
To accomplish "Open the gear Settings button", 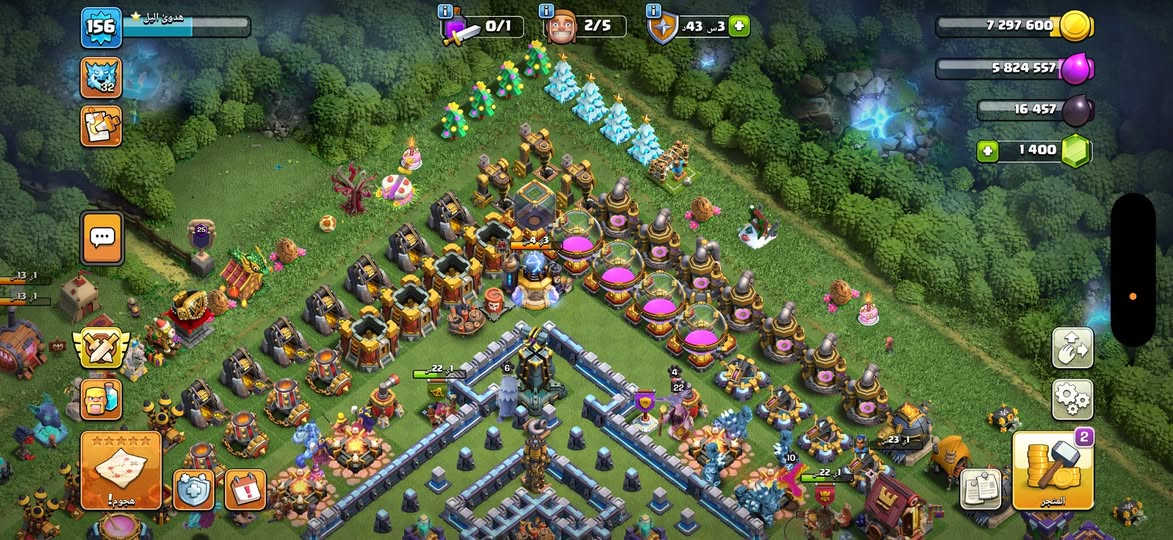I will click(1072, 399).
